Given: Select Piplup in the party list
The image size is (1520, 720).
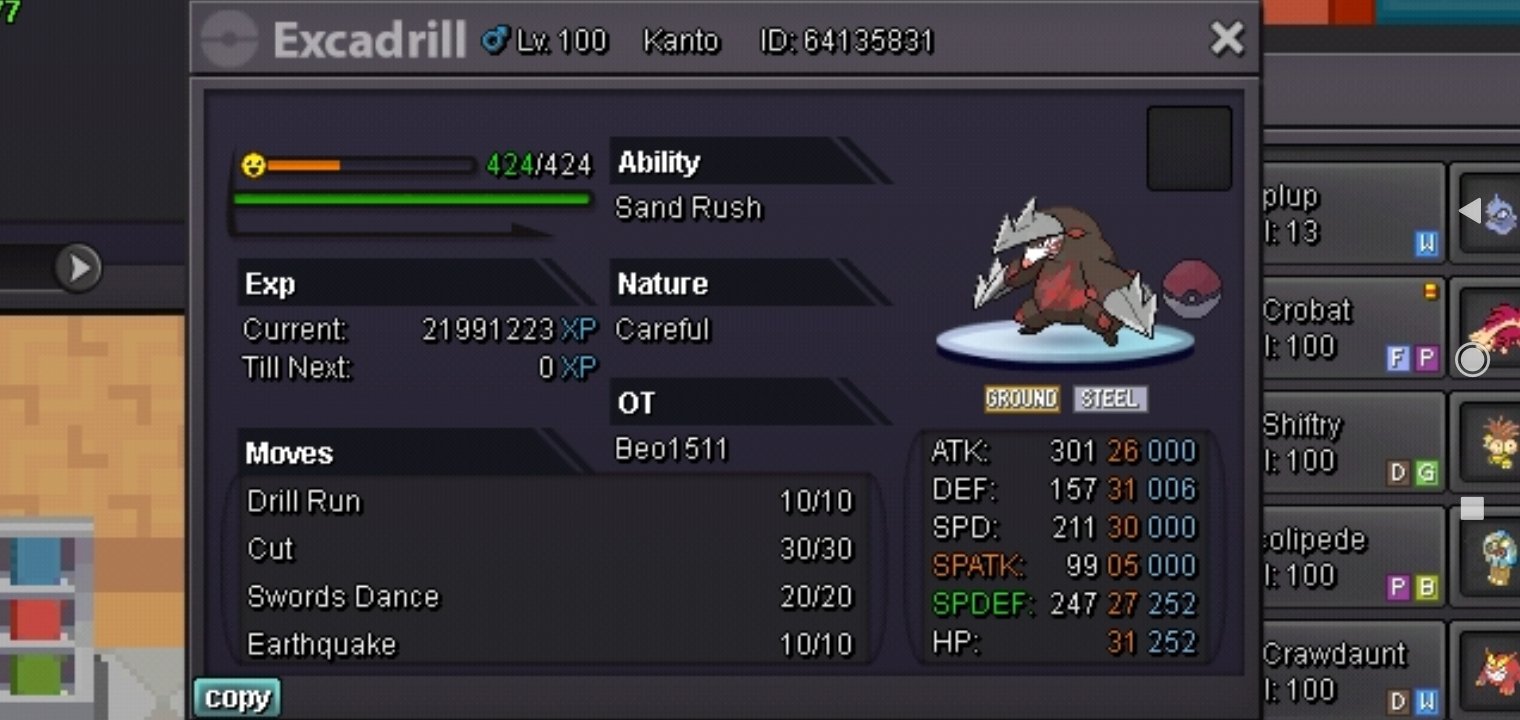Looking at the screenshot, I should tap(1352, 214).
